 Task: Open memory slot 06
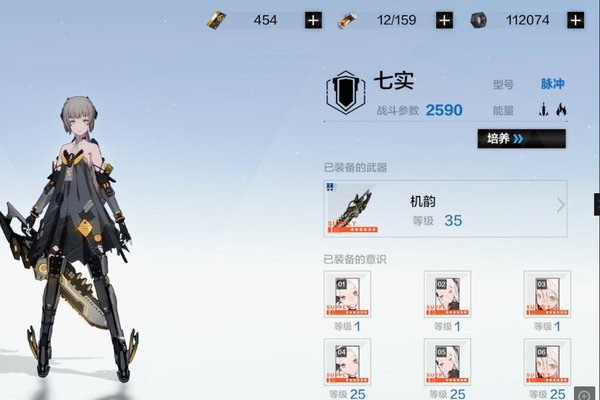[547, 362]
